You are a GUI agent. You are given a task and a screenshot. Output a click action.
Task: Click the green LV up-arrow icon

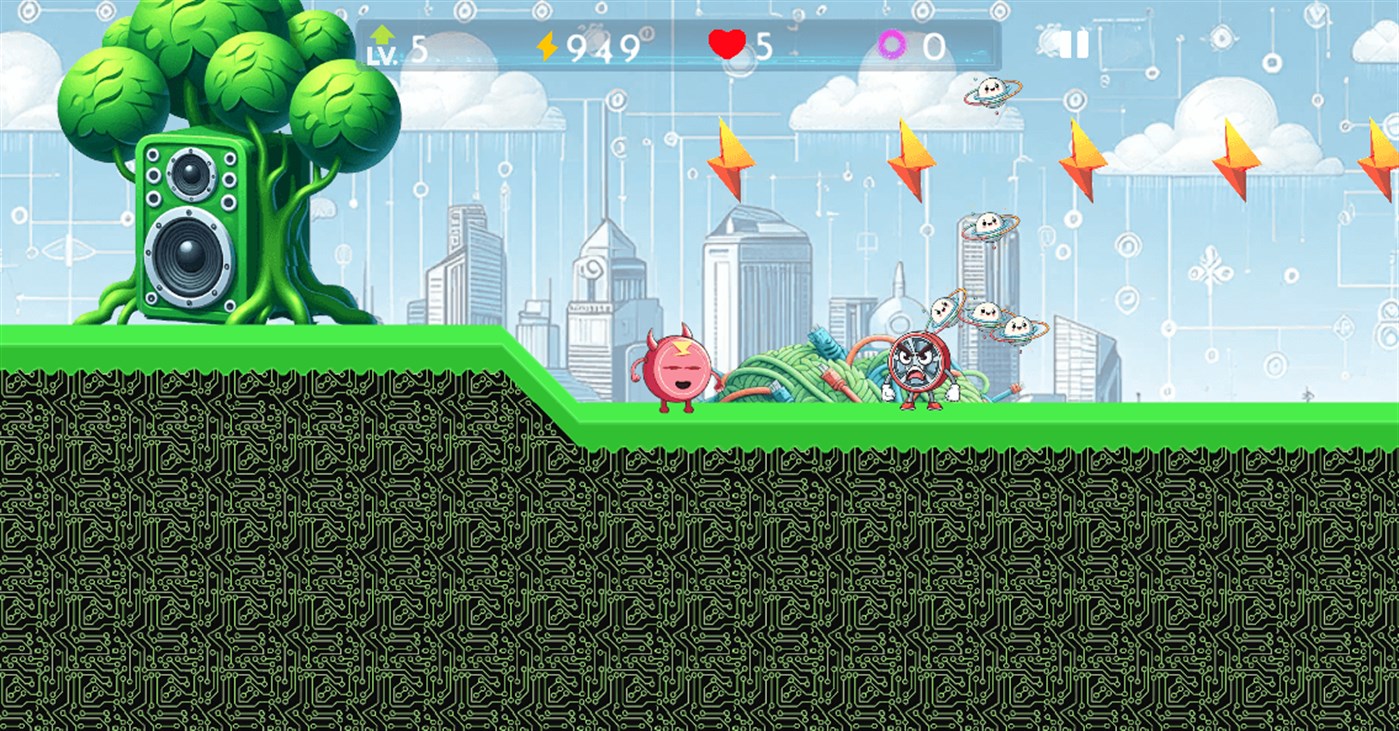[383, 34]
